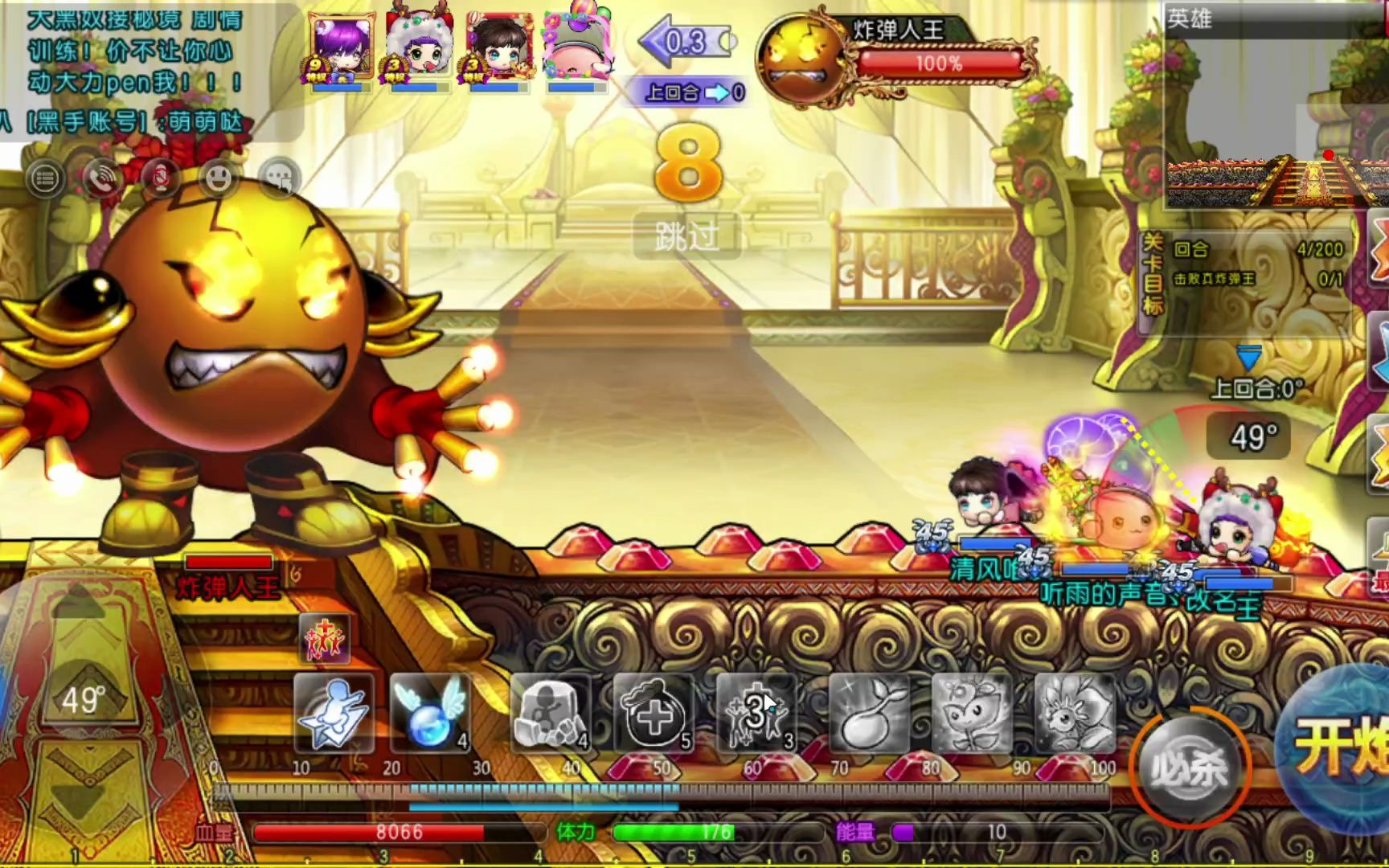Image resolution: width=1389 pixels, height=868 pixels.
Task: Click the 跳过 skip turn button
Action: [x=686, y=237]
